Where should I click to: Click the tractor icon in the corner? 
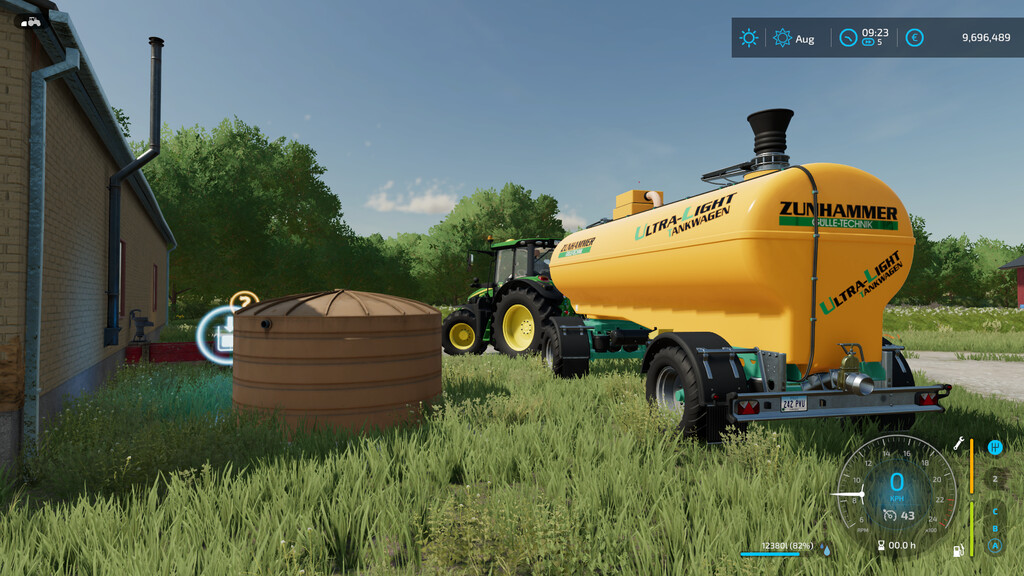[31, 21]
